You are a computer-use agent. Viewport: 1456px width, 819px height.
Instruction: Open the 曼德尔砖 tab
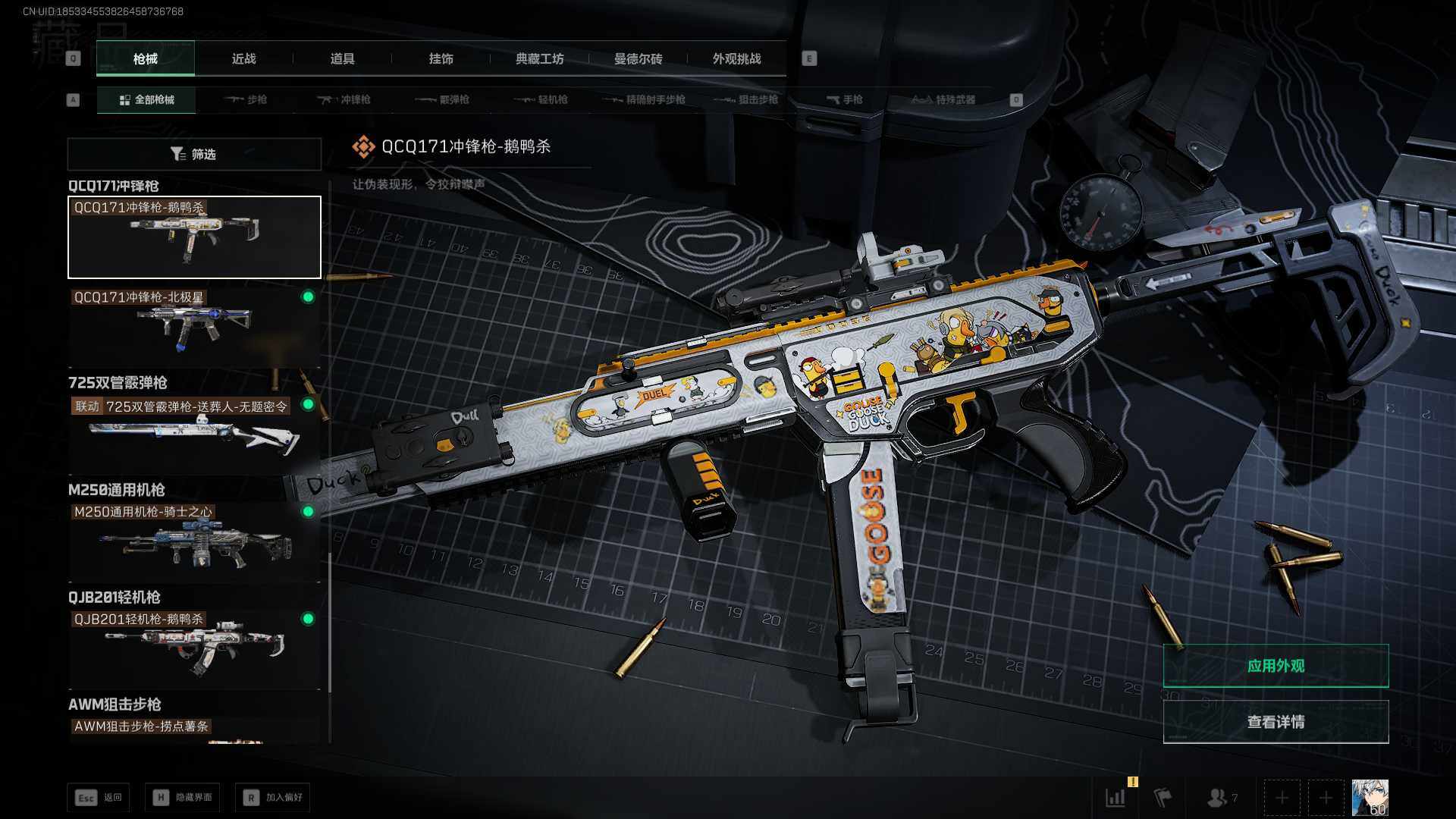pos(638,59)
